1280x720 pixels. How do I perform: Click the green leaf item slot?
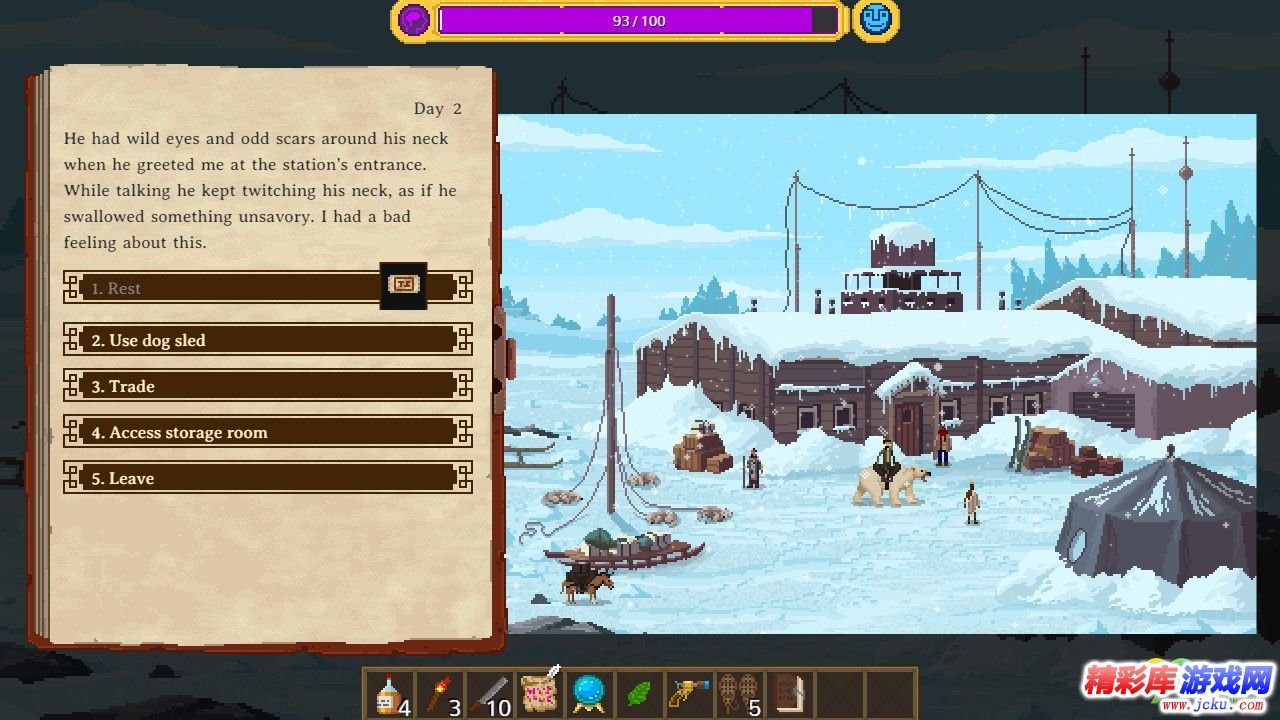pyautogui.click(x=639, y=694)
